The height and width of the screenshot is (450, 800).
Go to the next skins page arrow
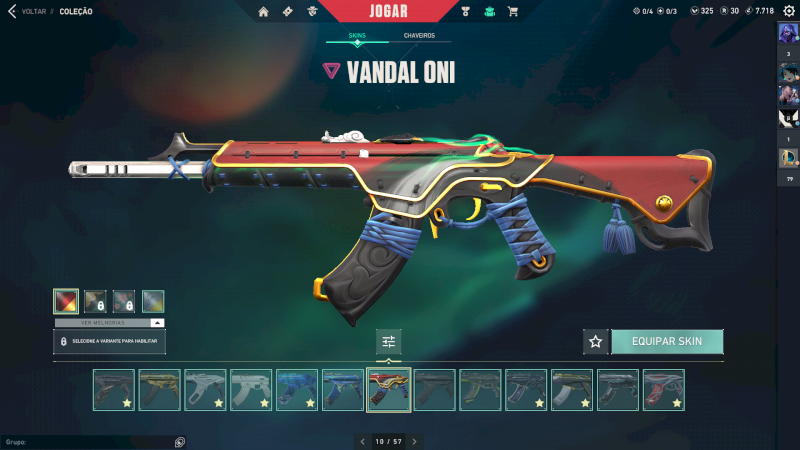point(414,441)
